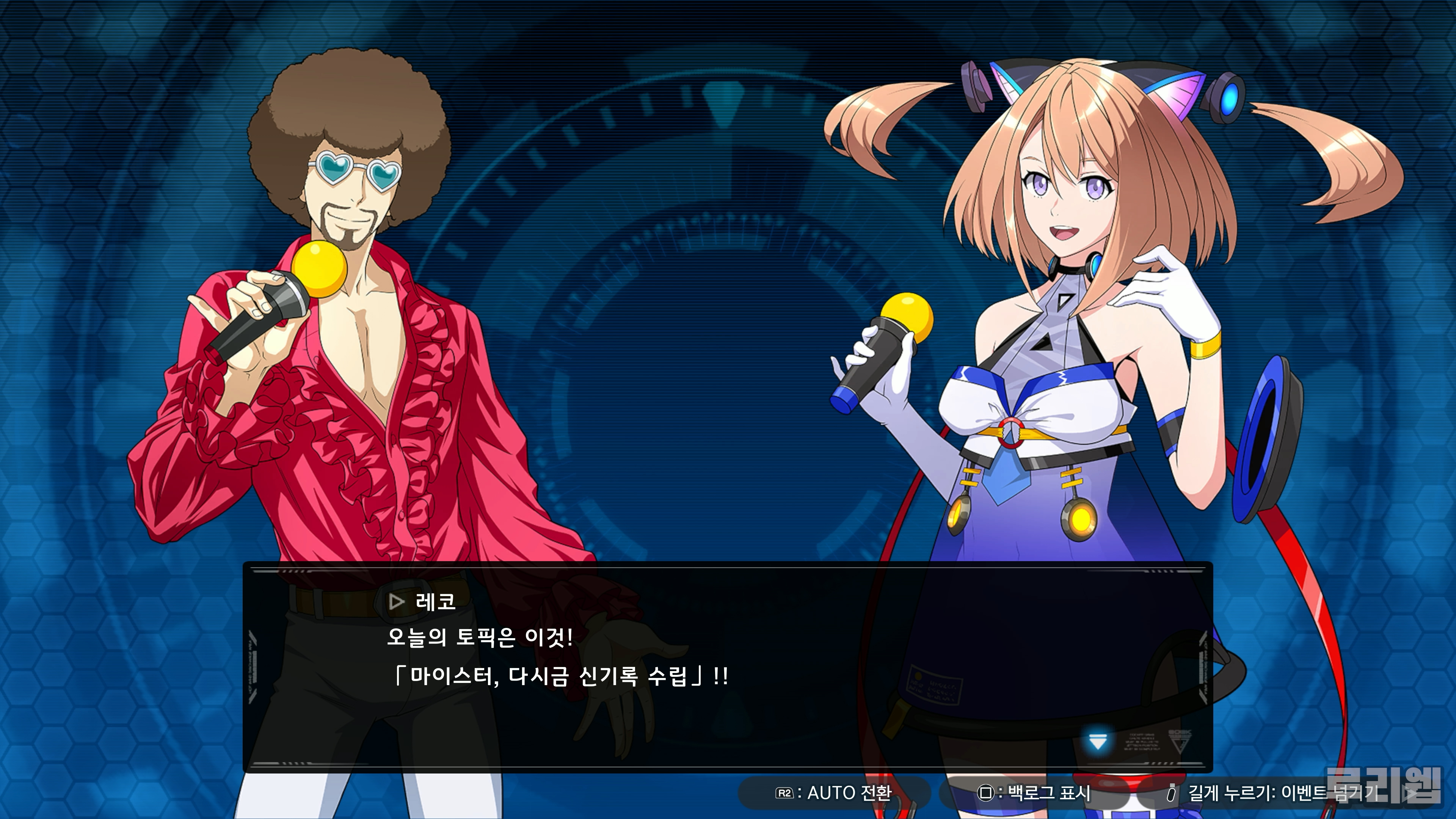Advance the text in 레코's dialogue box
The image size is (1456, 819).
pos(728,667)
